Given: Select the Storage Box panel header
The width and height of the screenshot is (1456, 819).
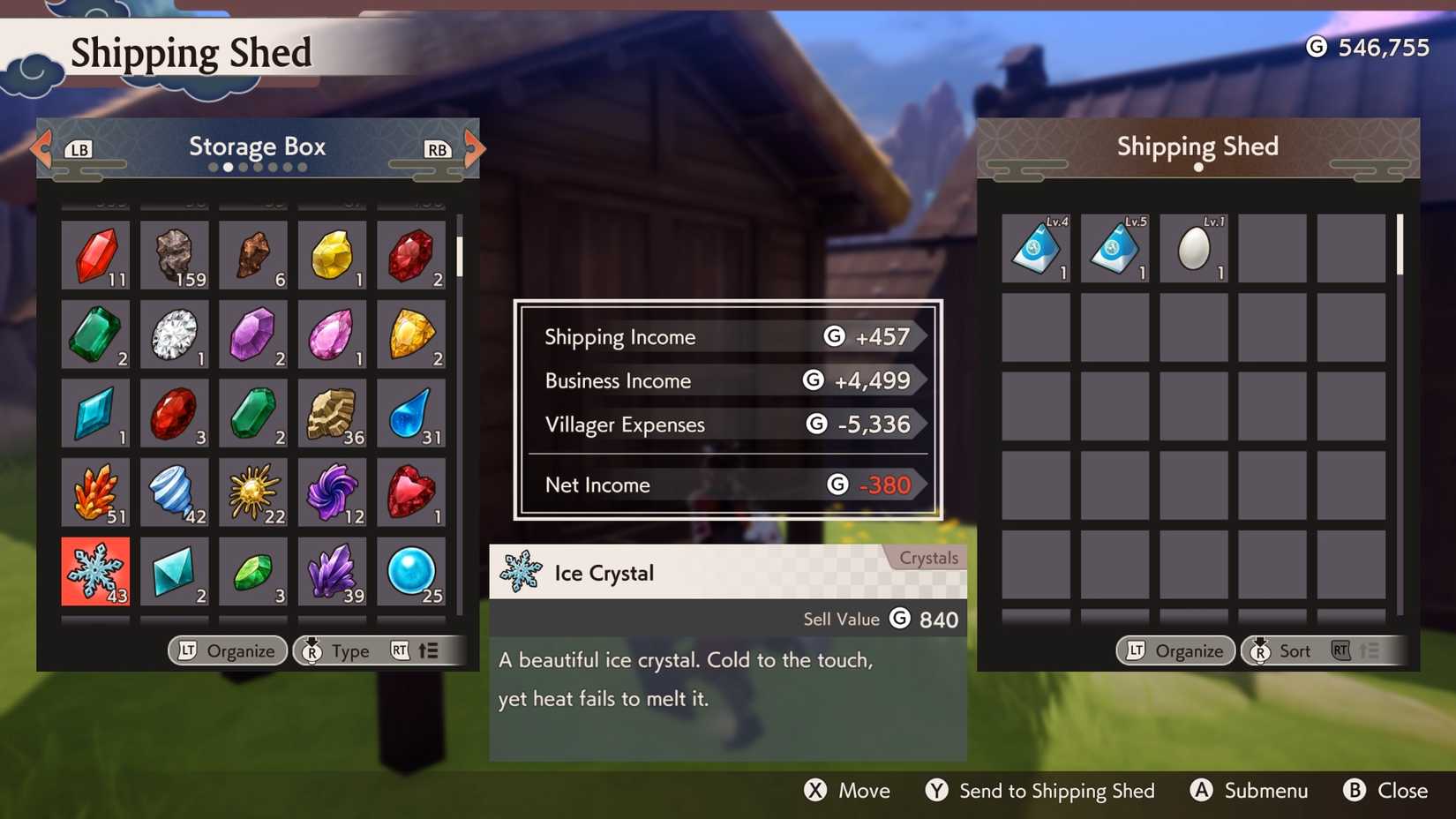Looking at the screenshot, I should (257, 147).
